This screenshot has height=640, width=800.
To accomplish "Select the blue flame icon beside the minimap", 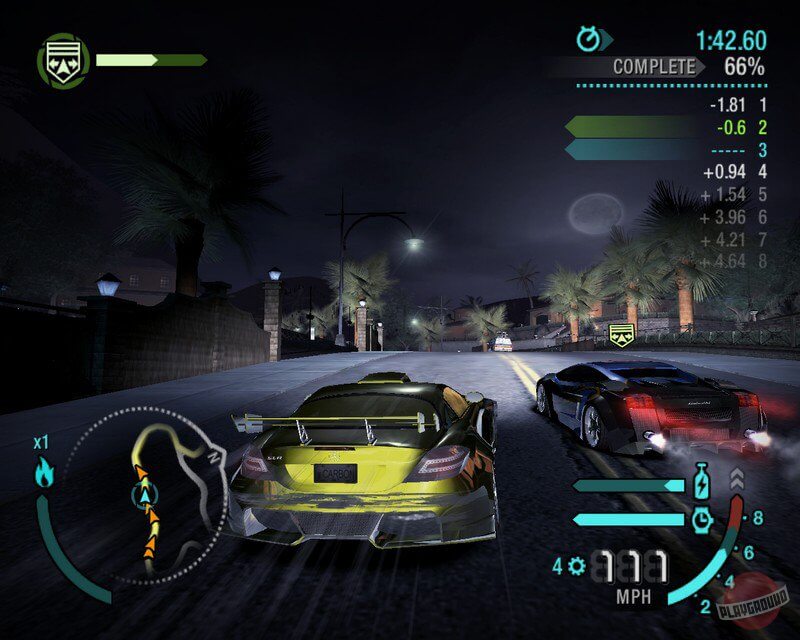I will pyautogui.click(x=45, y=471).
